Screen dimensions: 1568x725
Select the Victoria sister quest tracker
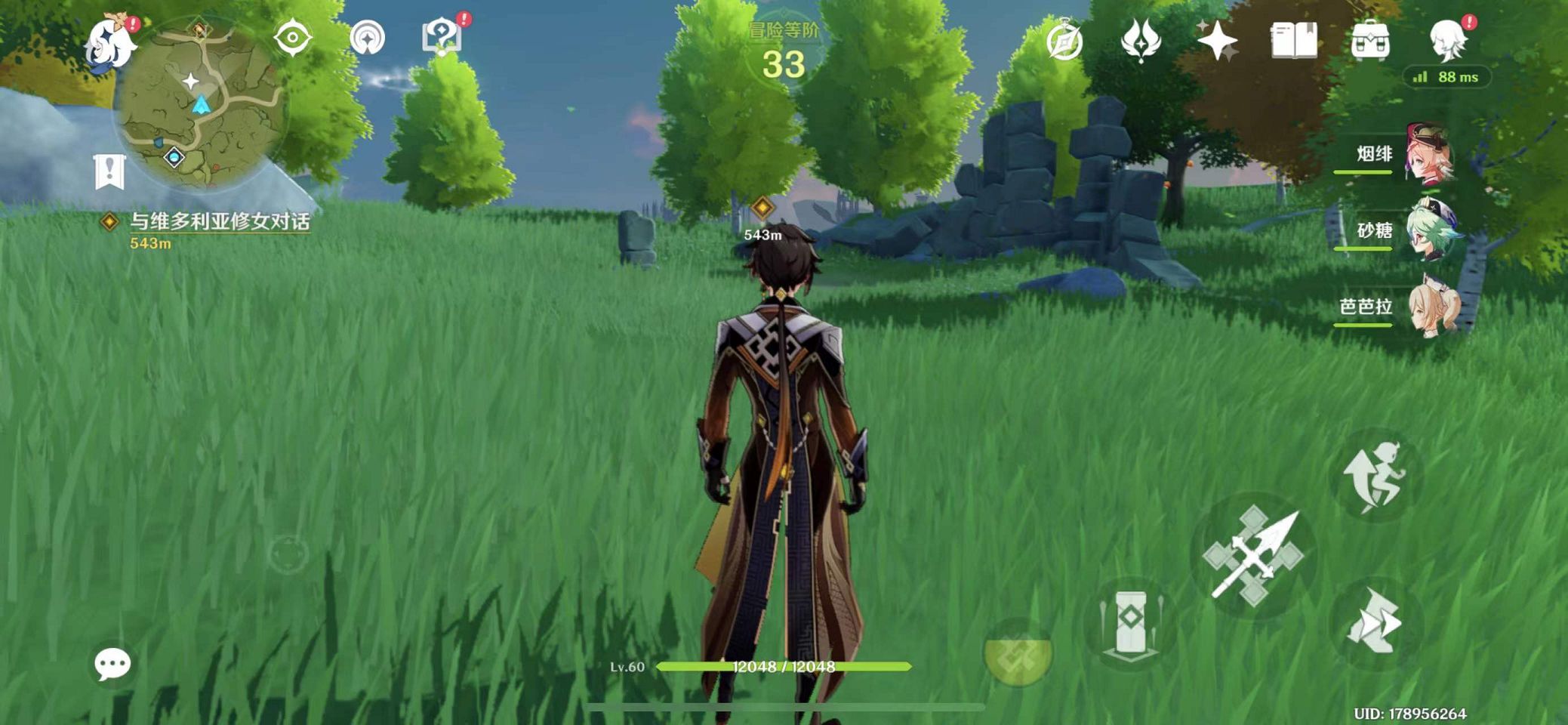click(x=219, y=222)
